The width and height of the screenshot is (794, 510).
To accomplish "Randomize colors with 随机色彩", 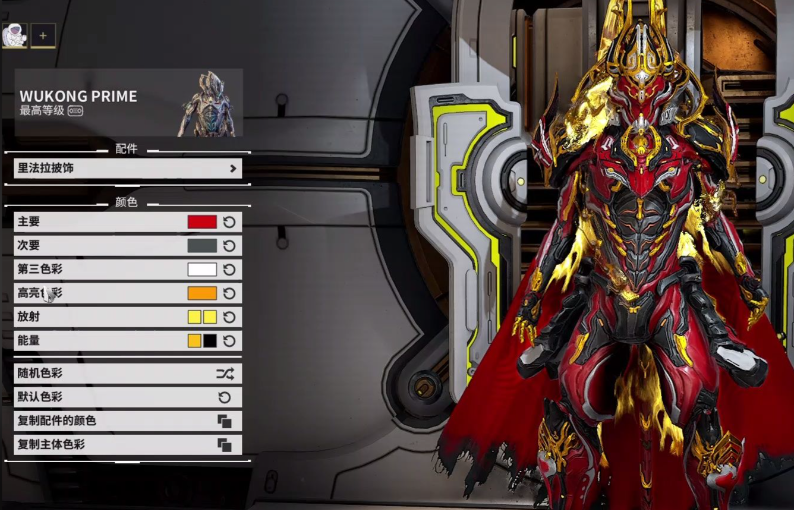I will (128, 373).
